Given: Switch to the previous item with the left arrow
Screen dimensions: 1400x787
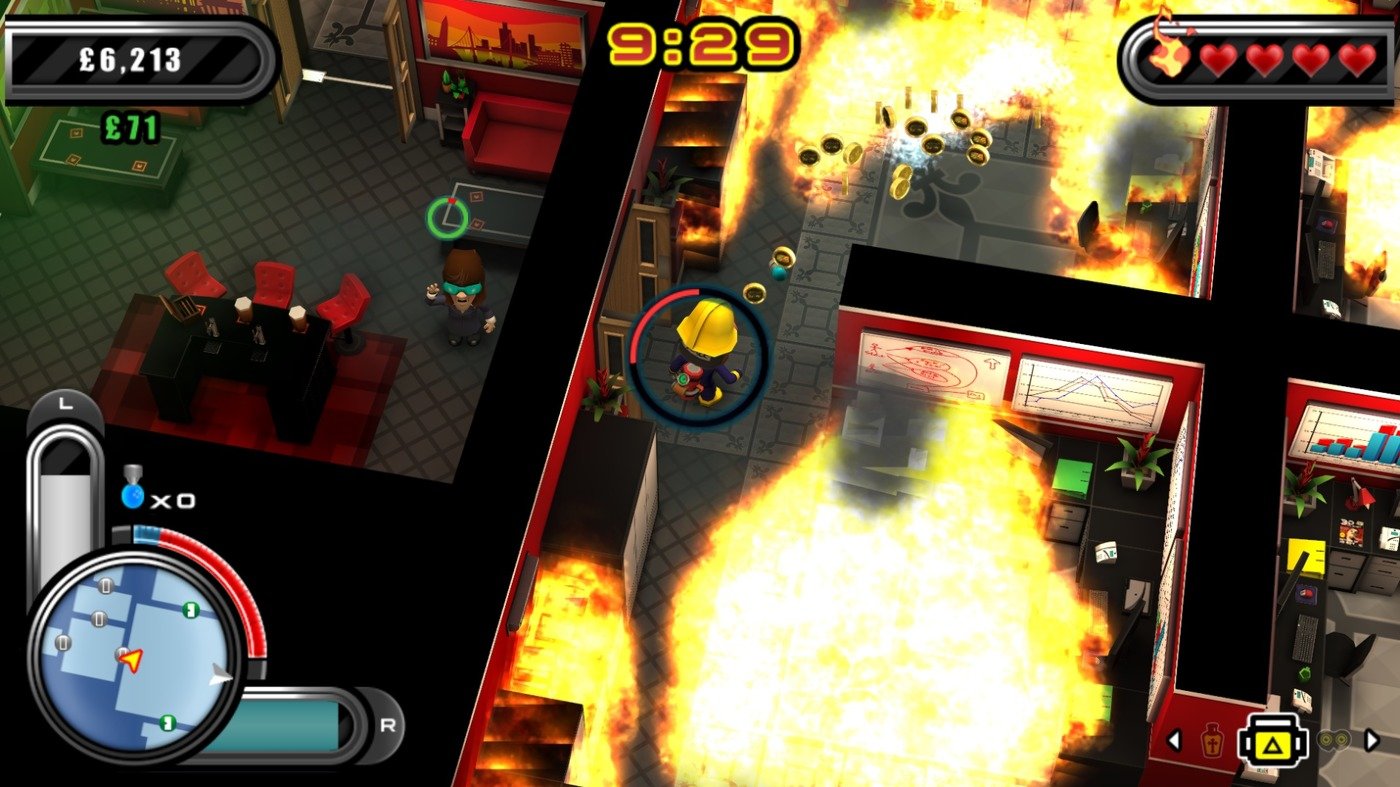Looking at the screenshot, I should 1173,740.
